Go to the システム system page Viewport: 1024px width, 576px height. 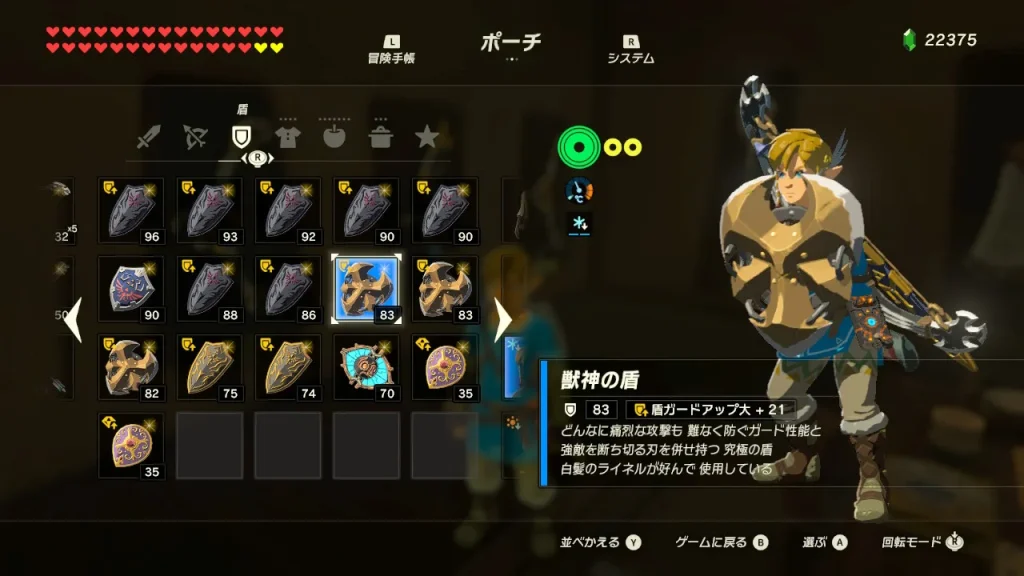[630, 50]
